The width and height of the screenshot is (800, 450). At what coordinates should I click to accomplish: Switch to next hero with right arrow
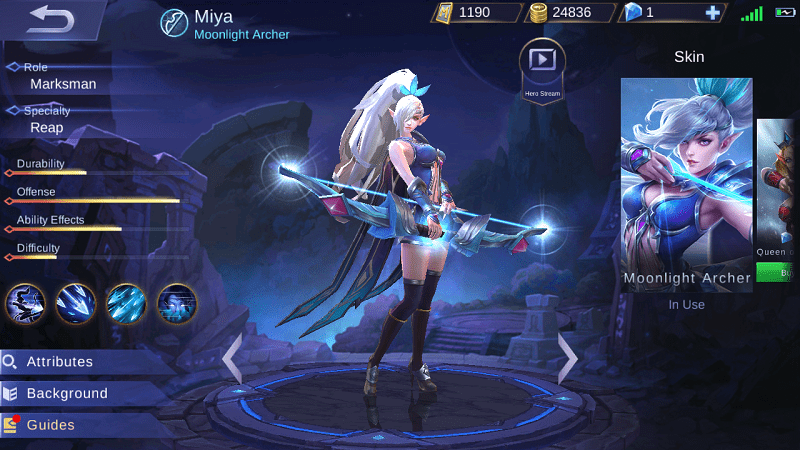[x=567, y=357]
